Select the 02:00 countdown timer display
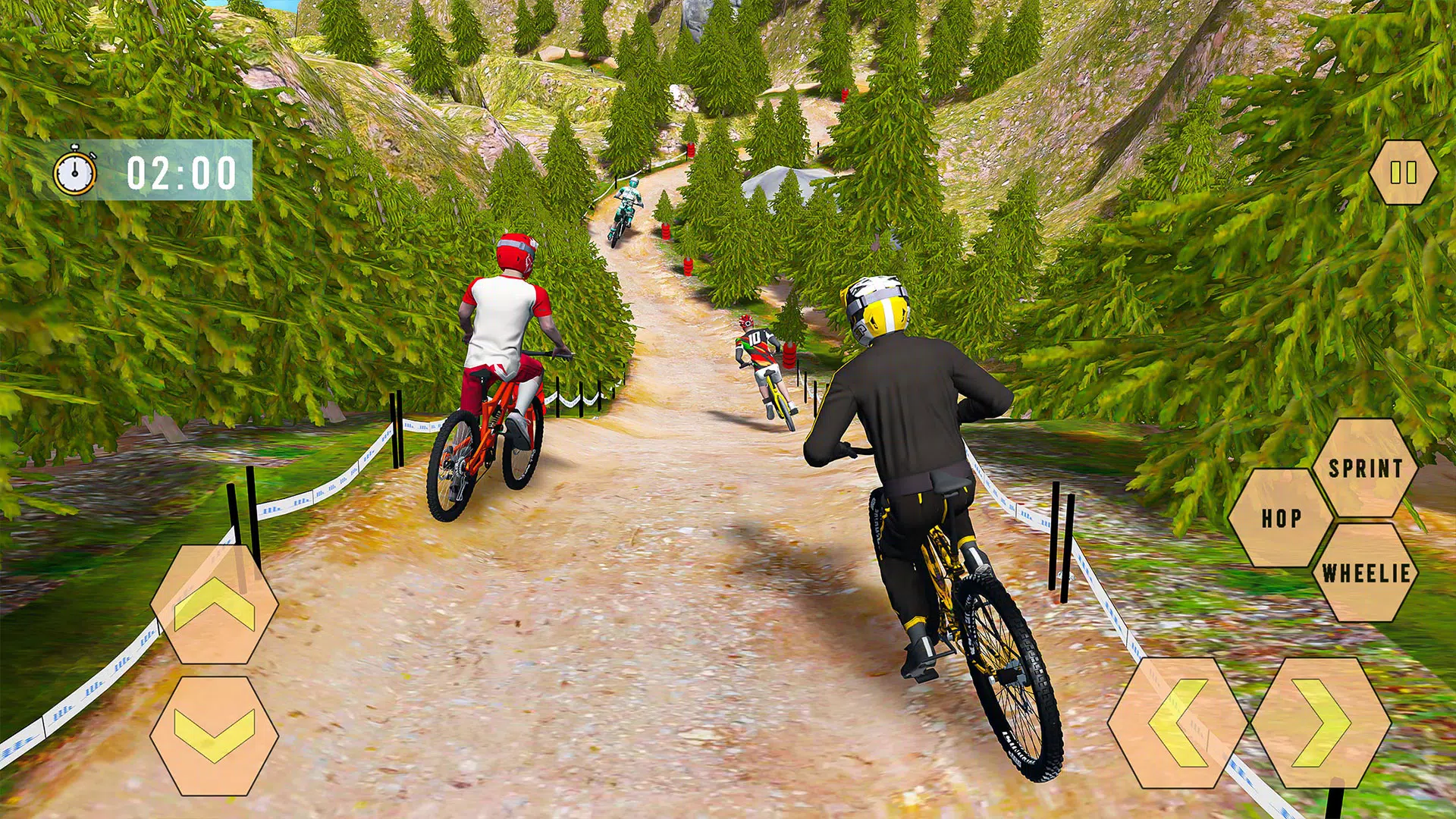 [182, 173]
